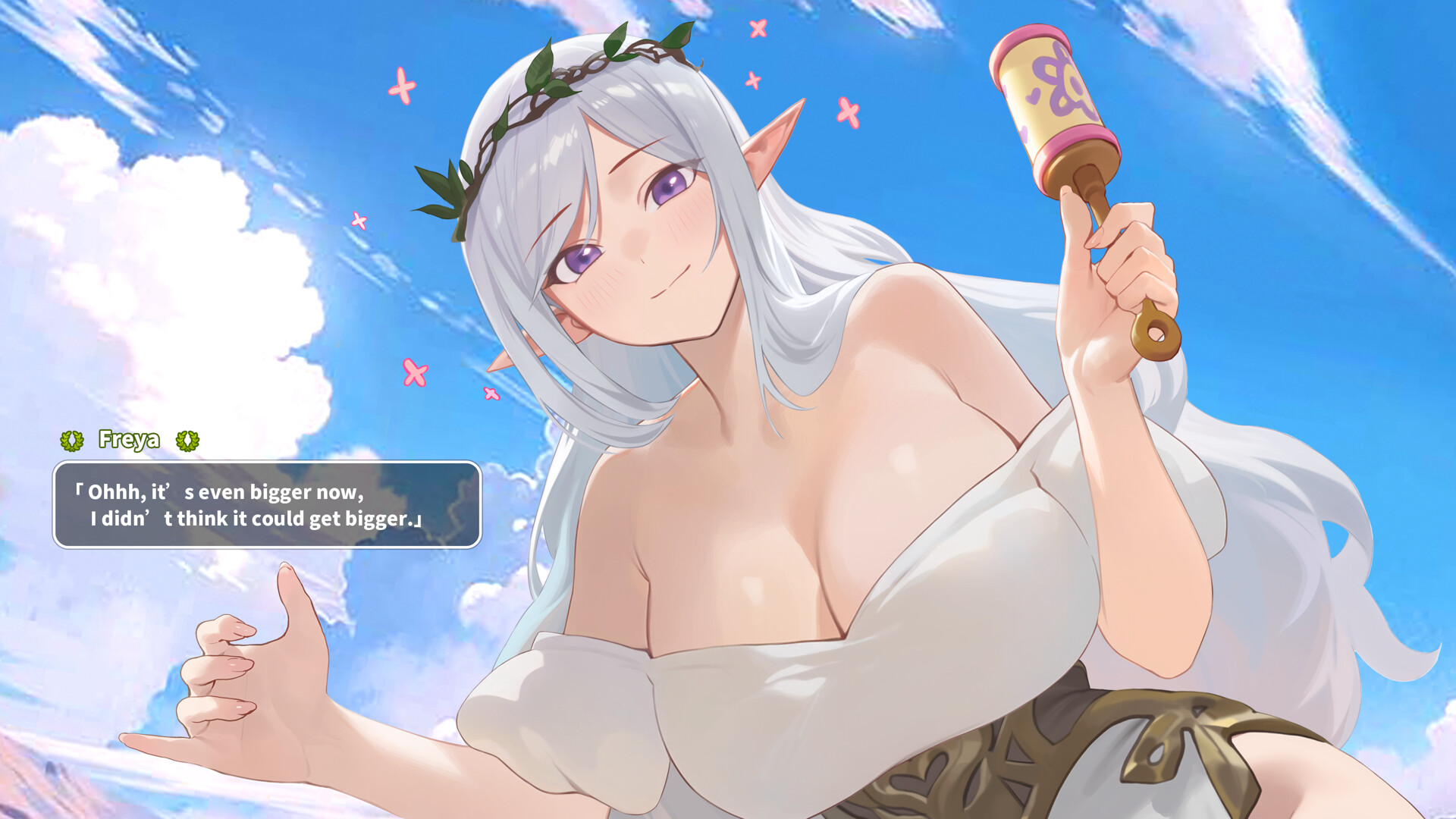Click the Freya name label
The image size is (1456, 819).
click(x=129, y=439)
